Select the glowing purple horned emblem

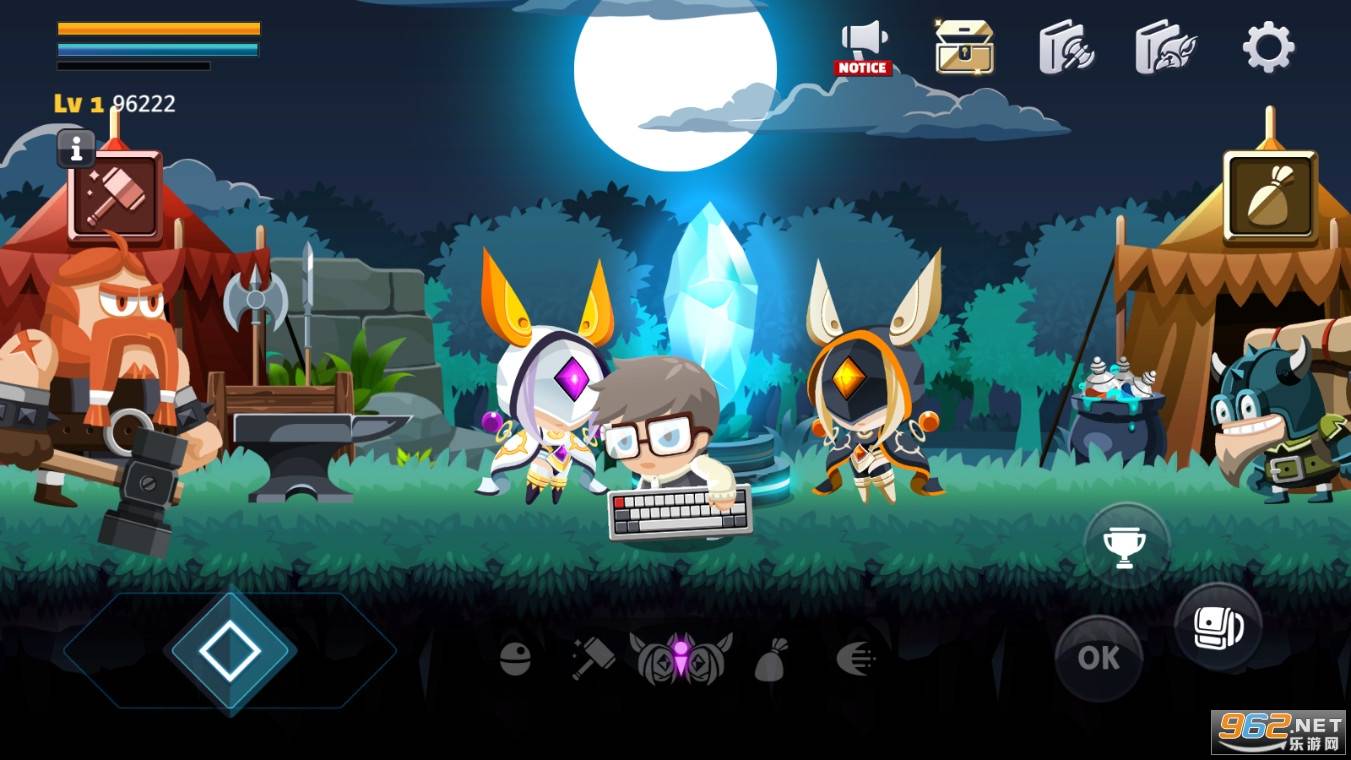click(x=681, y=657)
